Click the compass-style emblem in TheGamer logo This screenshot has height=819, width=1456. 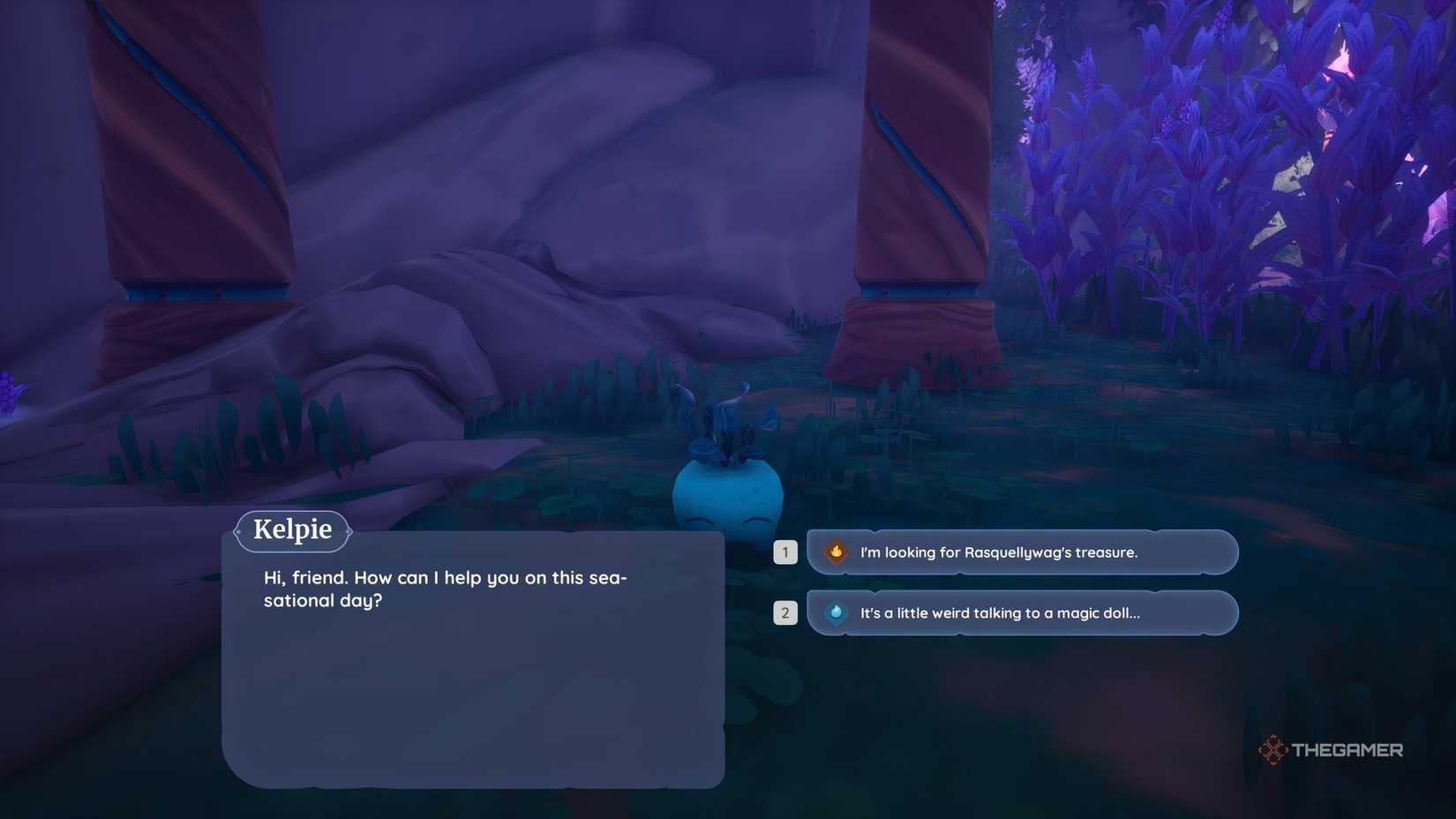(x=1272, y=749)
